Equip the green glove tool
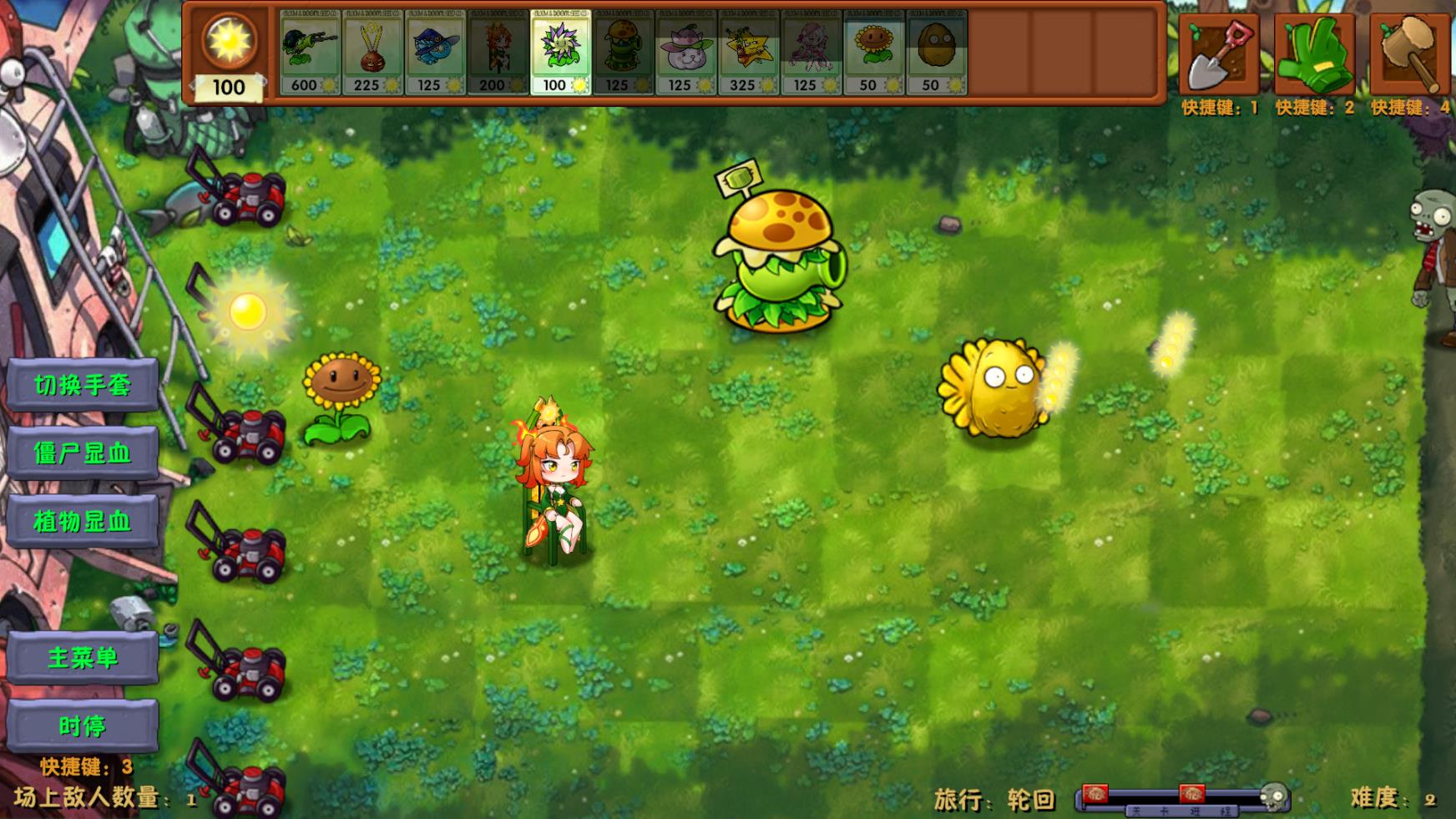The image size is (1456, 819). tap(1314, 54)
